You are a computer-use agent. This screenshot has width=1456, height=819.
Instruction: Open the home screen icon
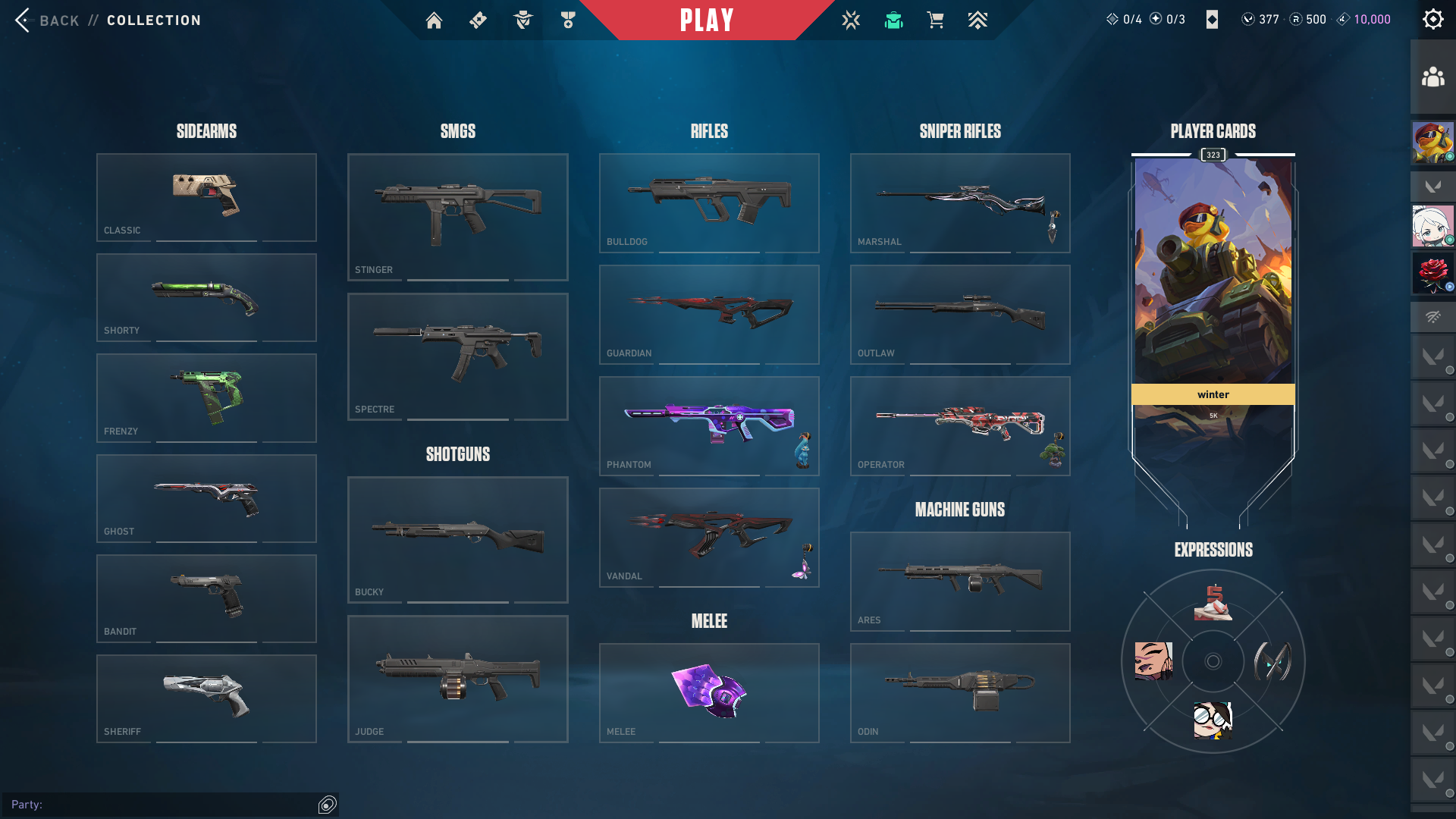(x=434, y=20)
